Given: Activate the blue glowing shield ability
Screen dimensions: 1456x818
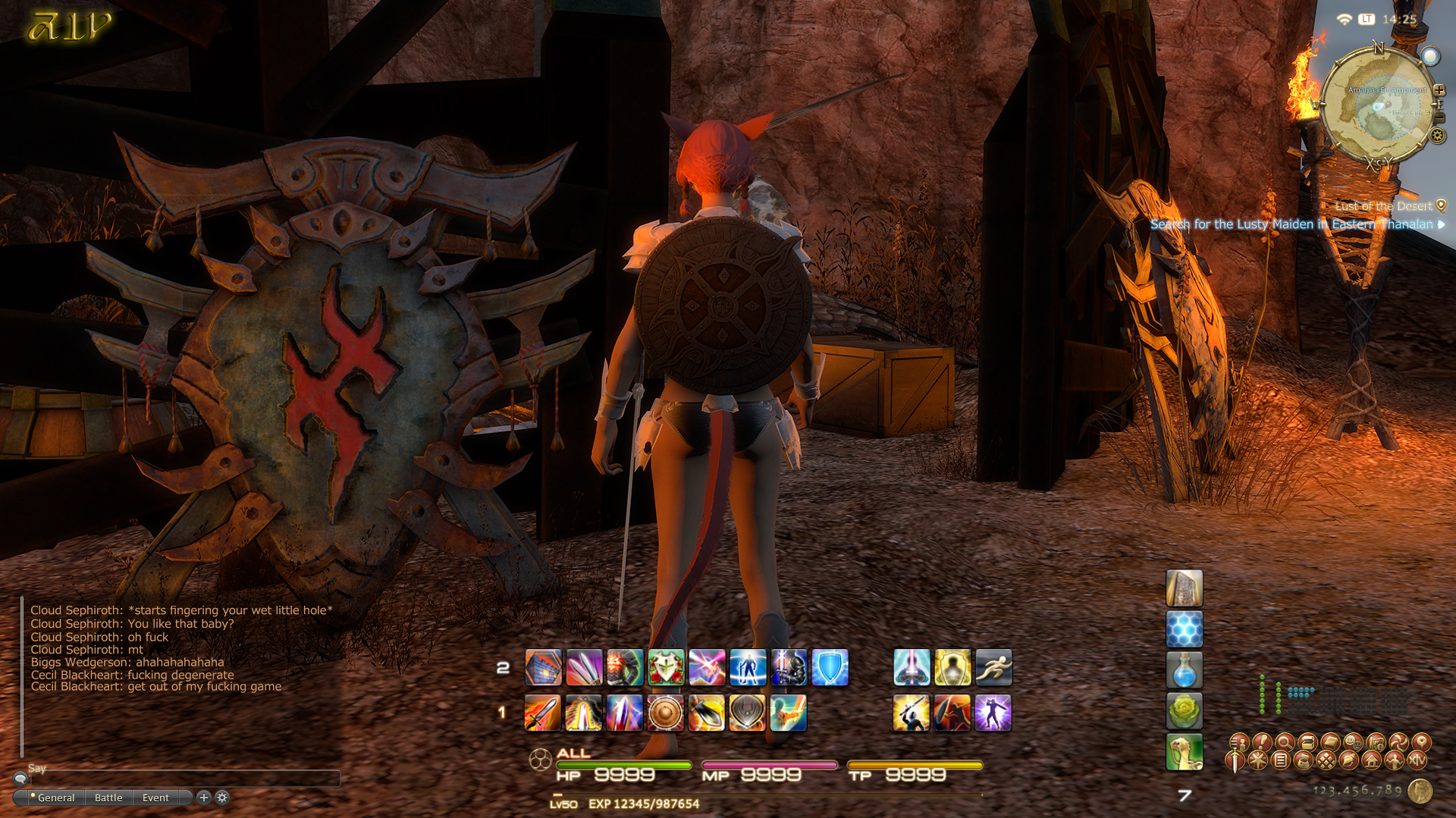Looking at the screenshot, I should pos(830,668).
